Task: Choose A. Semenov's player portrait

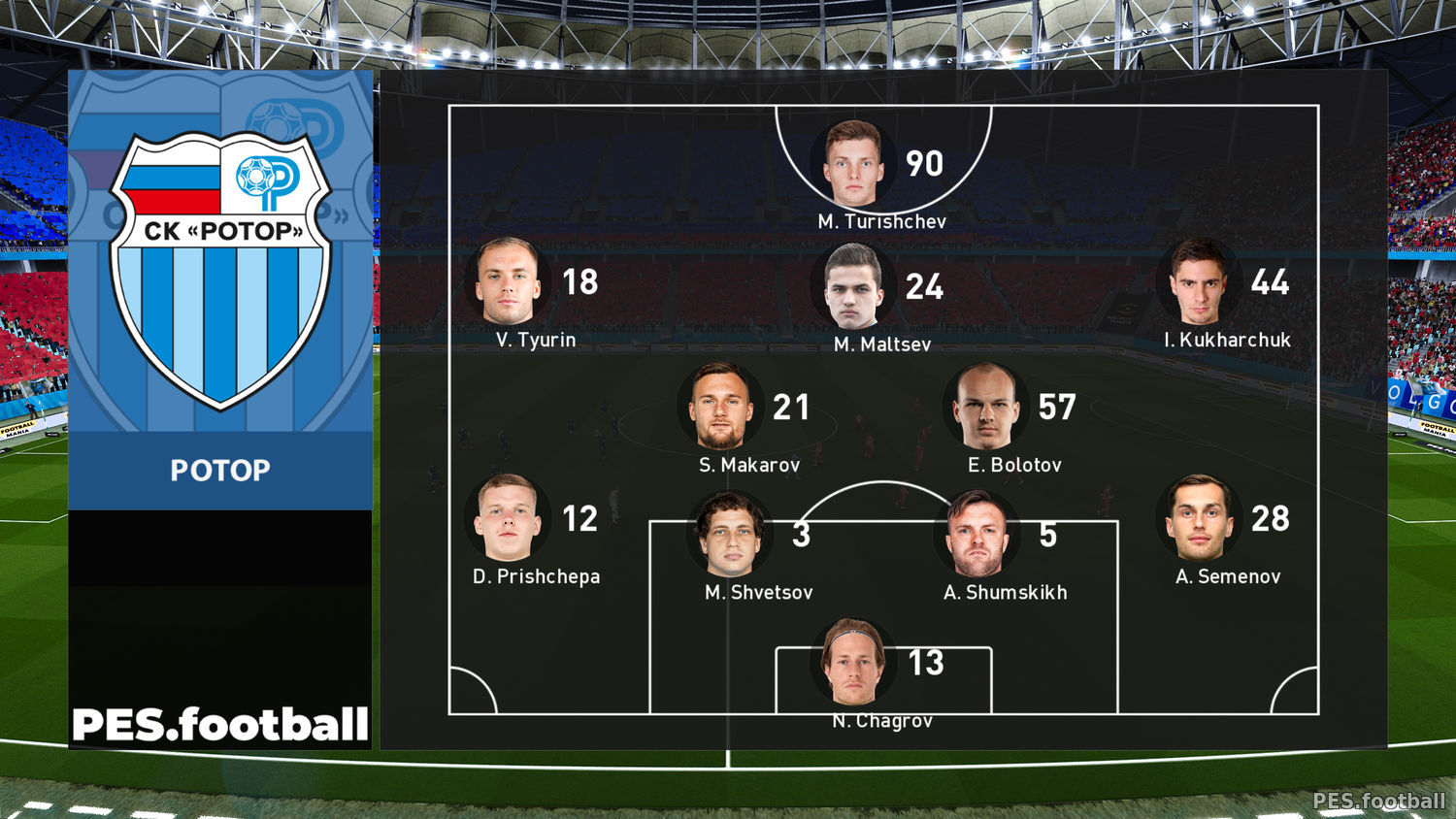Action: pyautogui.click(x=1199, y=518)
